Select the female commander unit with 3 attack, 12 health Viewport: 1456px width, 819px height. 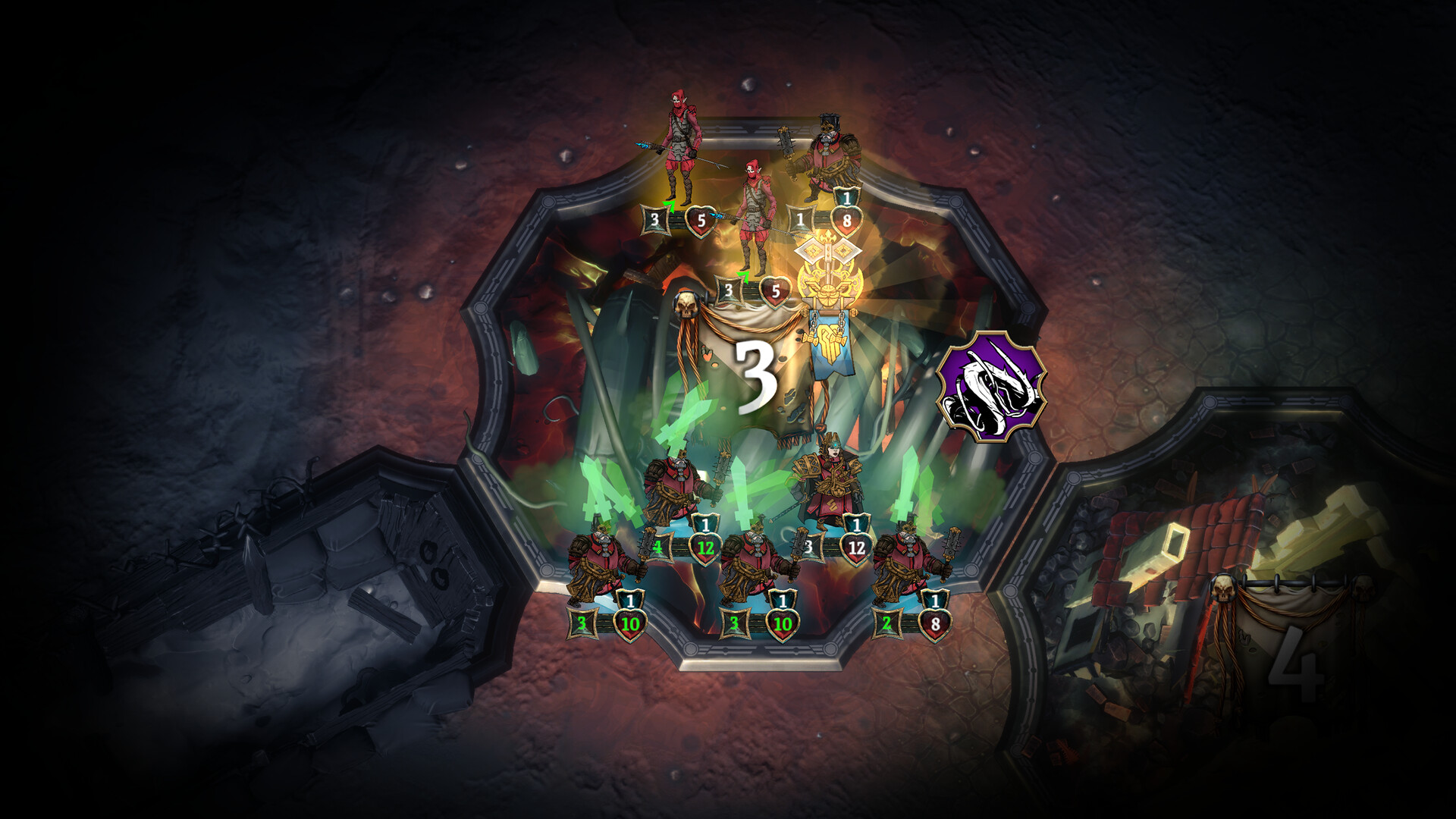827,485
